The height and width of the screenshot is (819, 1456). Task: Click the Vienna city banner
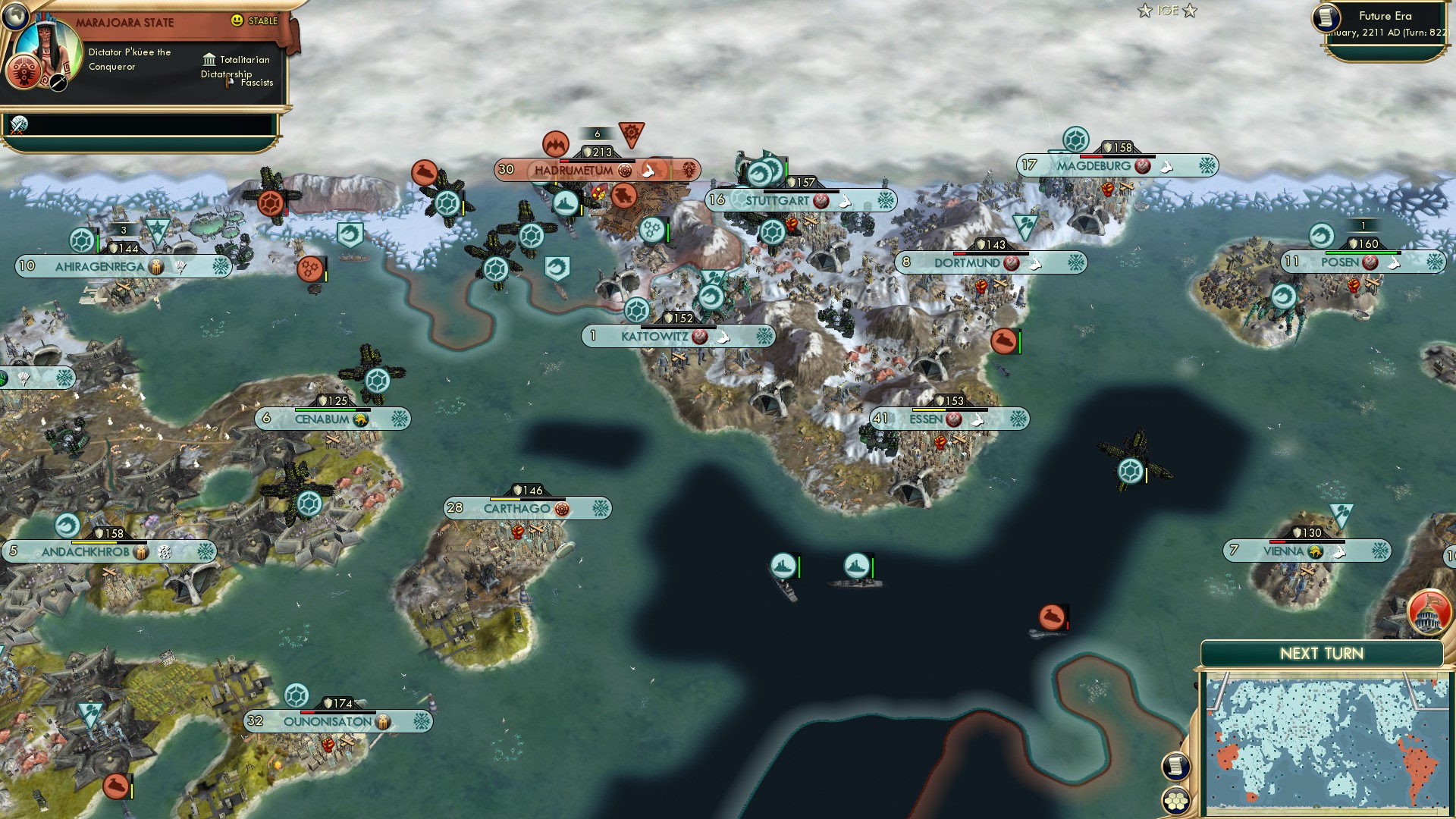click(x=1283, y=551)
